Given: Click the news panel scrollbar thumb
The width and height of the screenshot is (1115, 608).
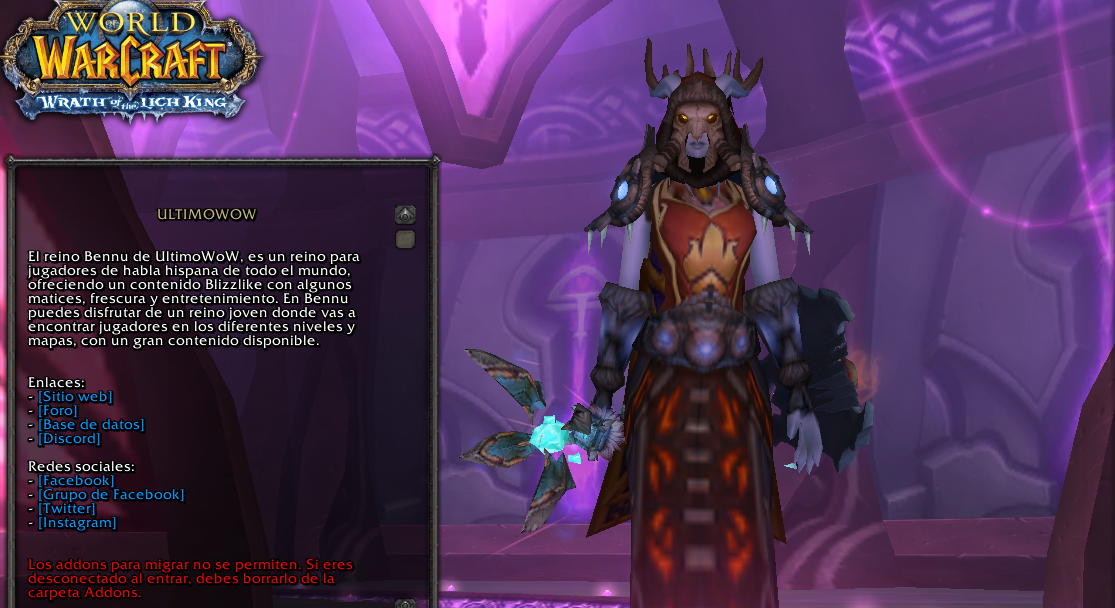Looking at the screenshot, I should 405,239.
